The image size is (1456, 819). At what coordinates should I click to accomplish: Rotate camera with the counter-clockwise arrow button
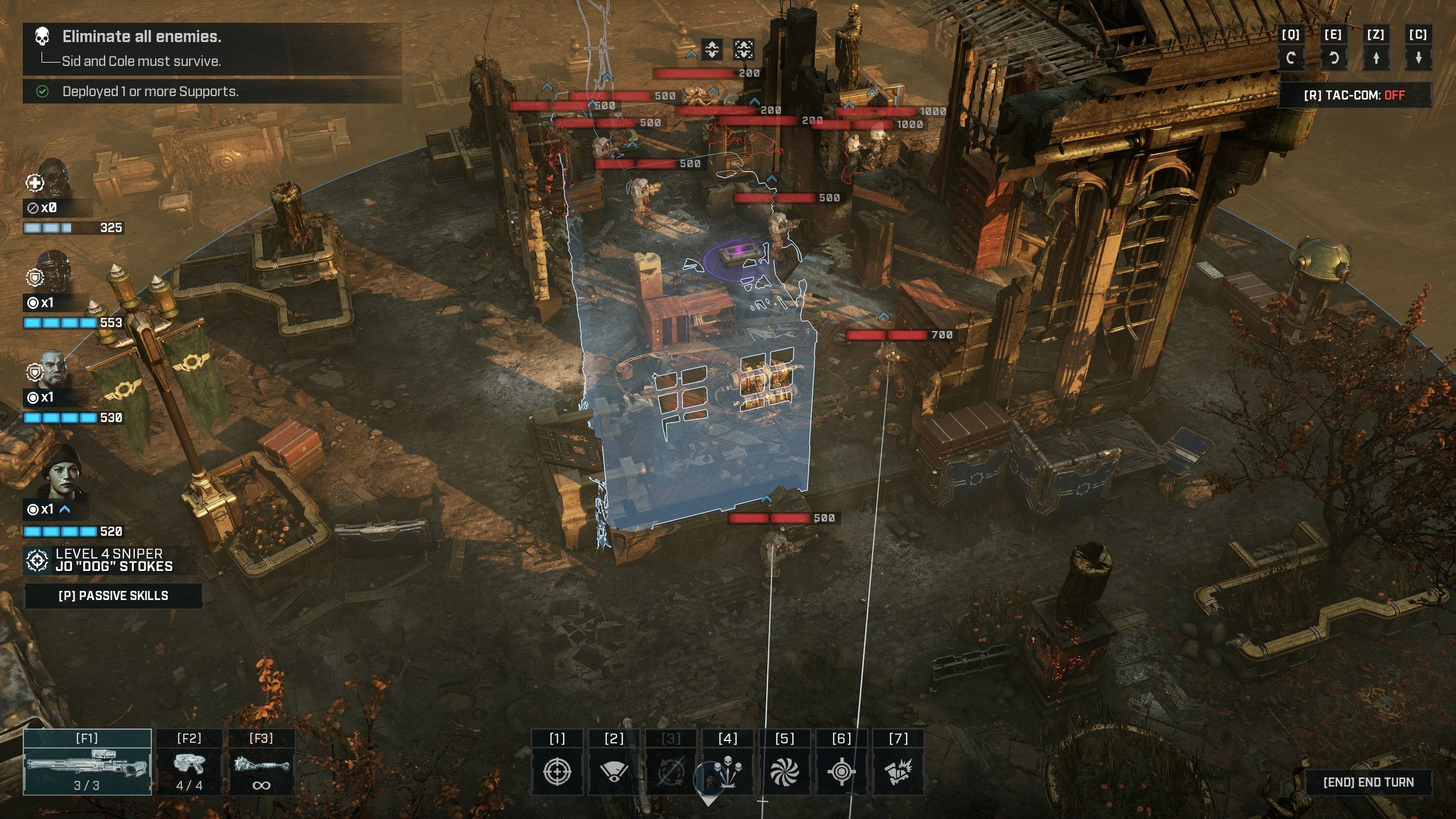tap(1333, 57)
